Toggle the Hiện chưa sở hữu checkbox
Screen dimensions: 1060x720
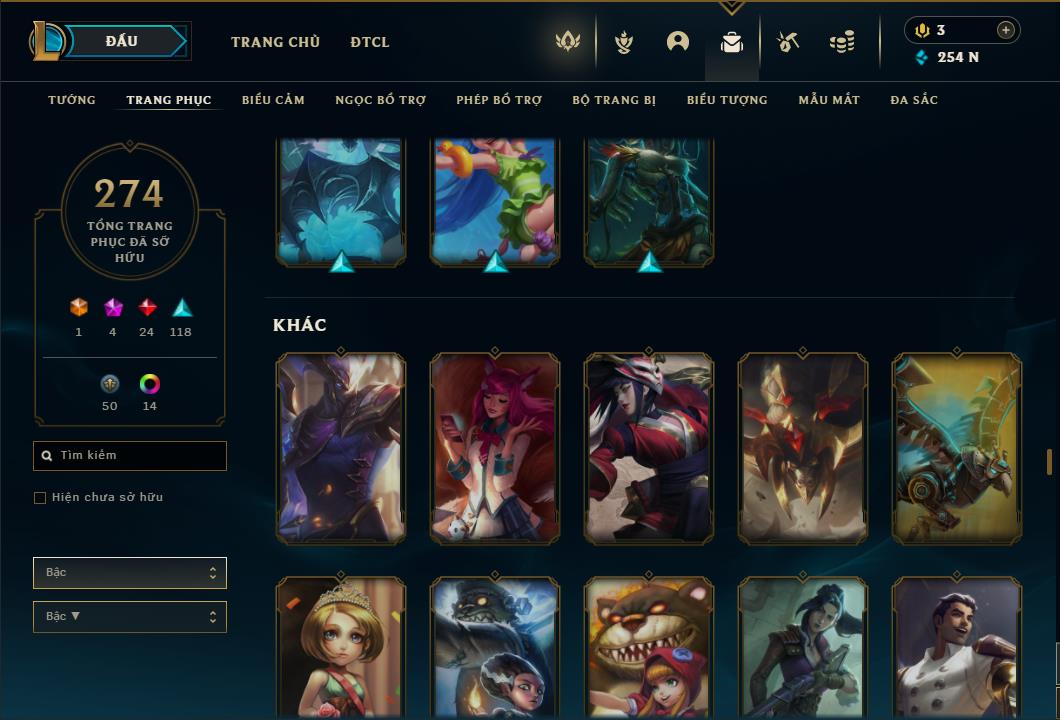pos(40,498)
